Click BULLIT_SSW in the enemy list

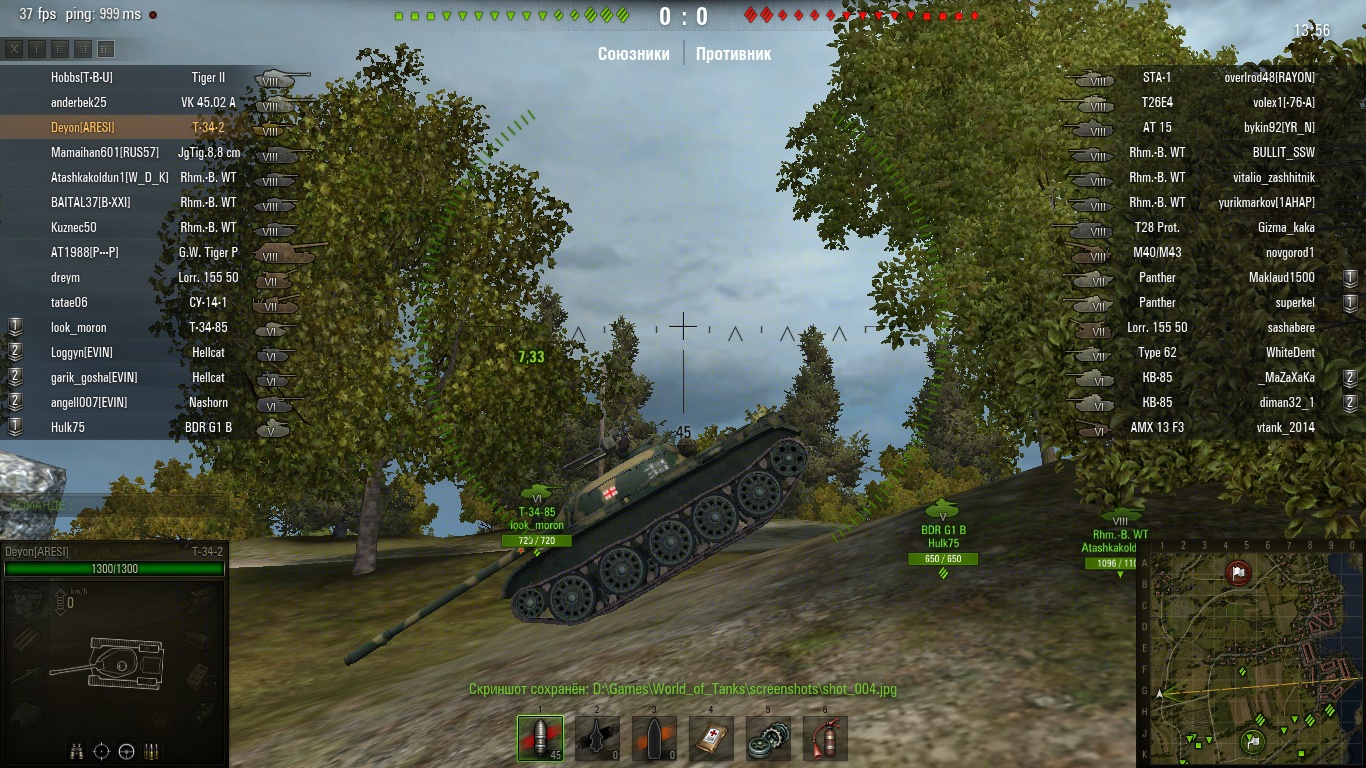coord(1285,152)
